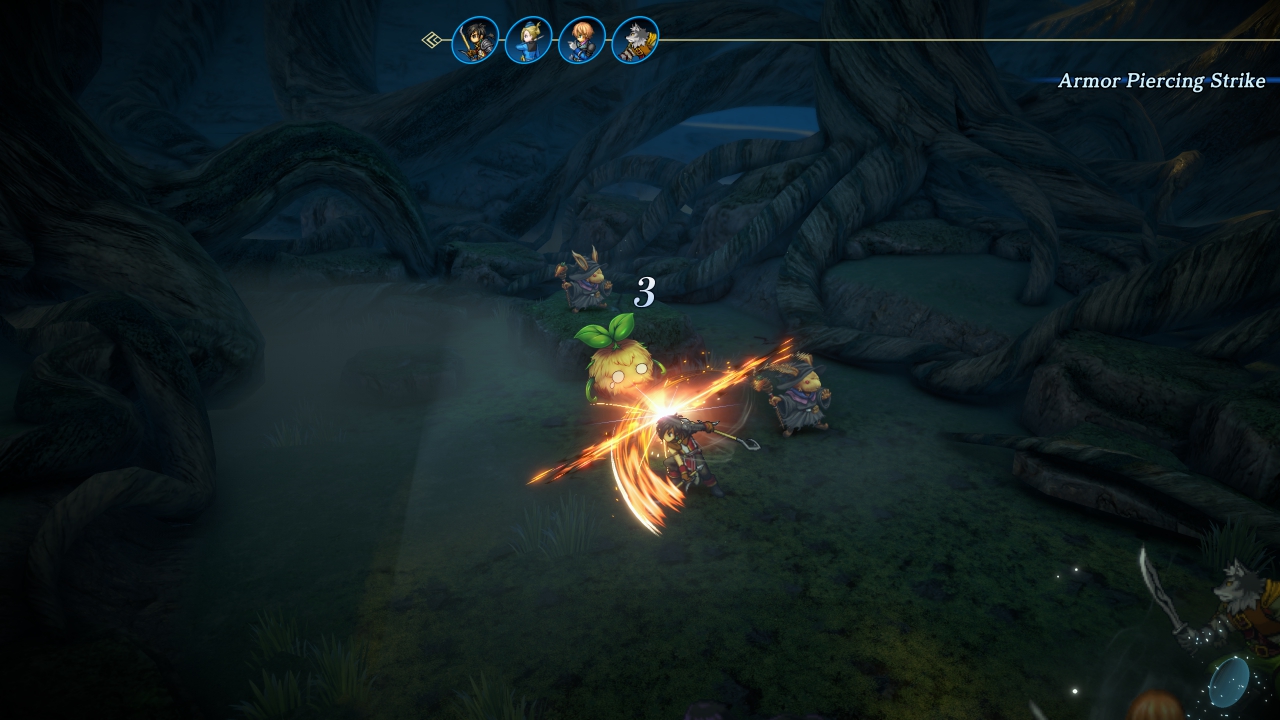The image size is (1280, 720).
Task: Select the dark-haired swordsman turn-order portrait
Action: click(x=476, y=41)
